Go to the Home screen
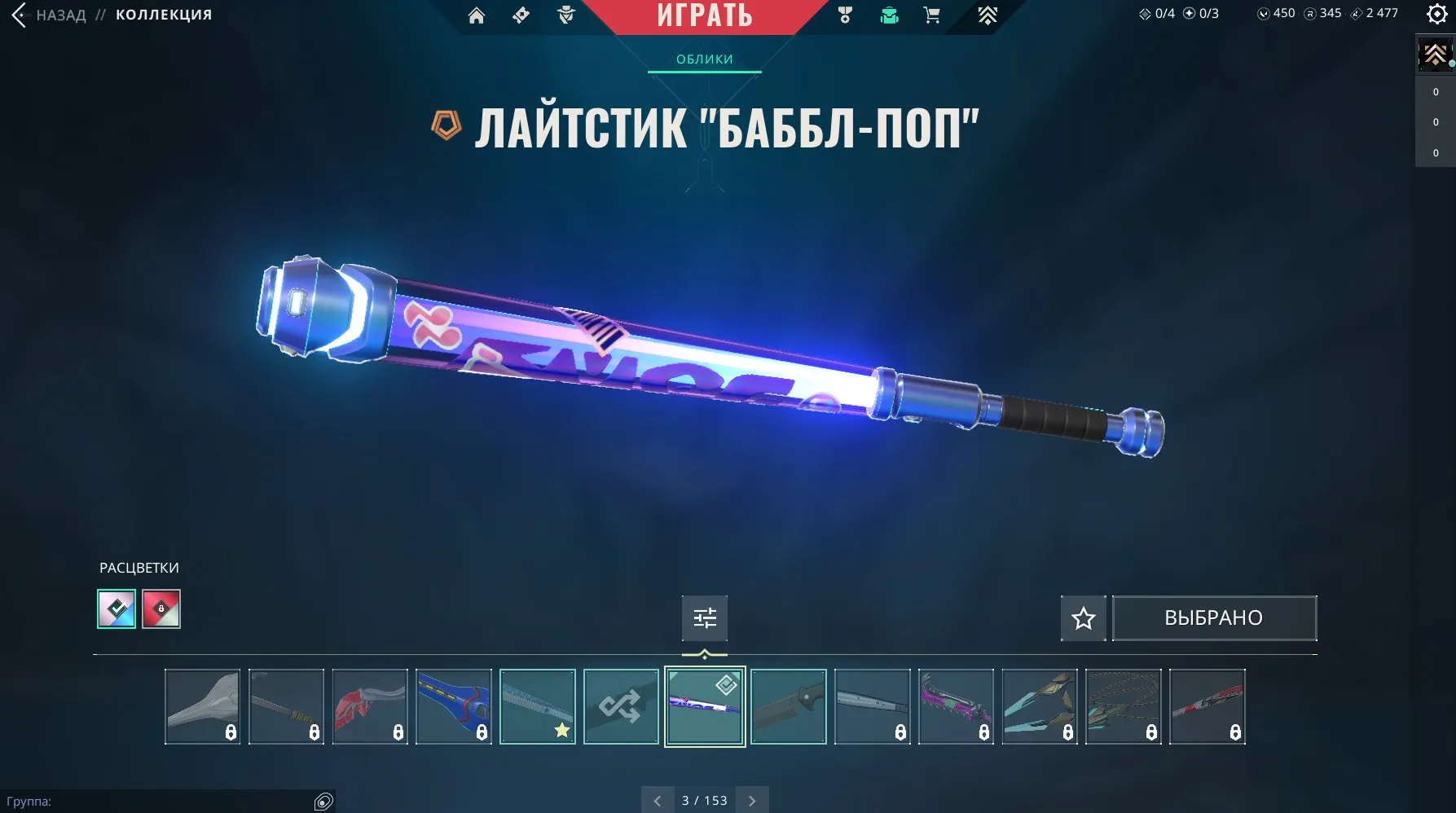This screenshot has width=1456, height=813. [477, 15]
